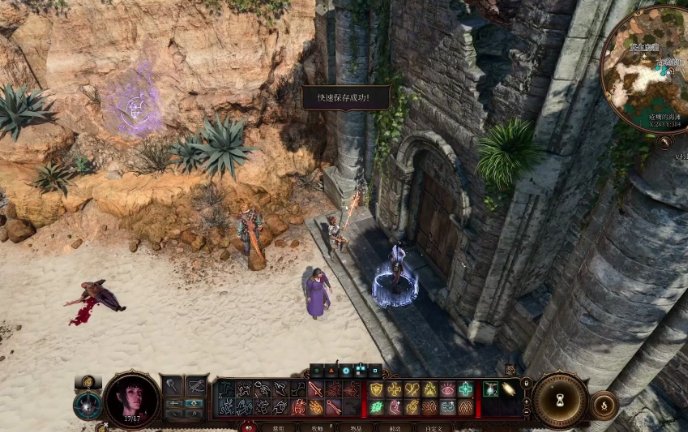
Task: Select the melee weapon slot beside portrait
Action: [172, 386]
